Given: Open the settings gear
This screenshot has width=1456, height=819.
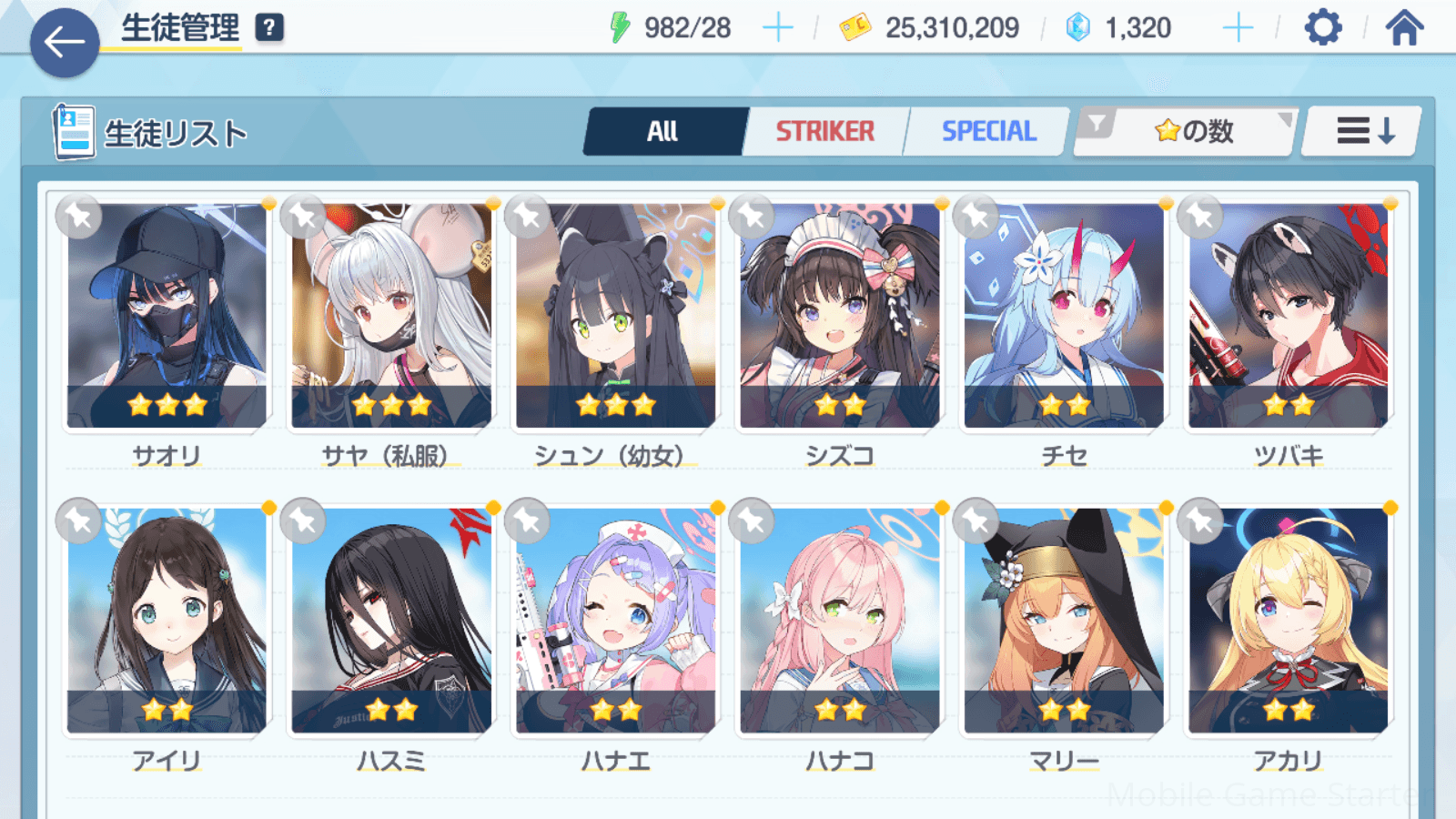Looking at the screenshot, I should [1322, 28].
